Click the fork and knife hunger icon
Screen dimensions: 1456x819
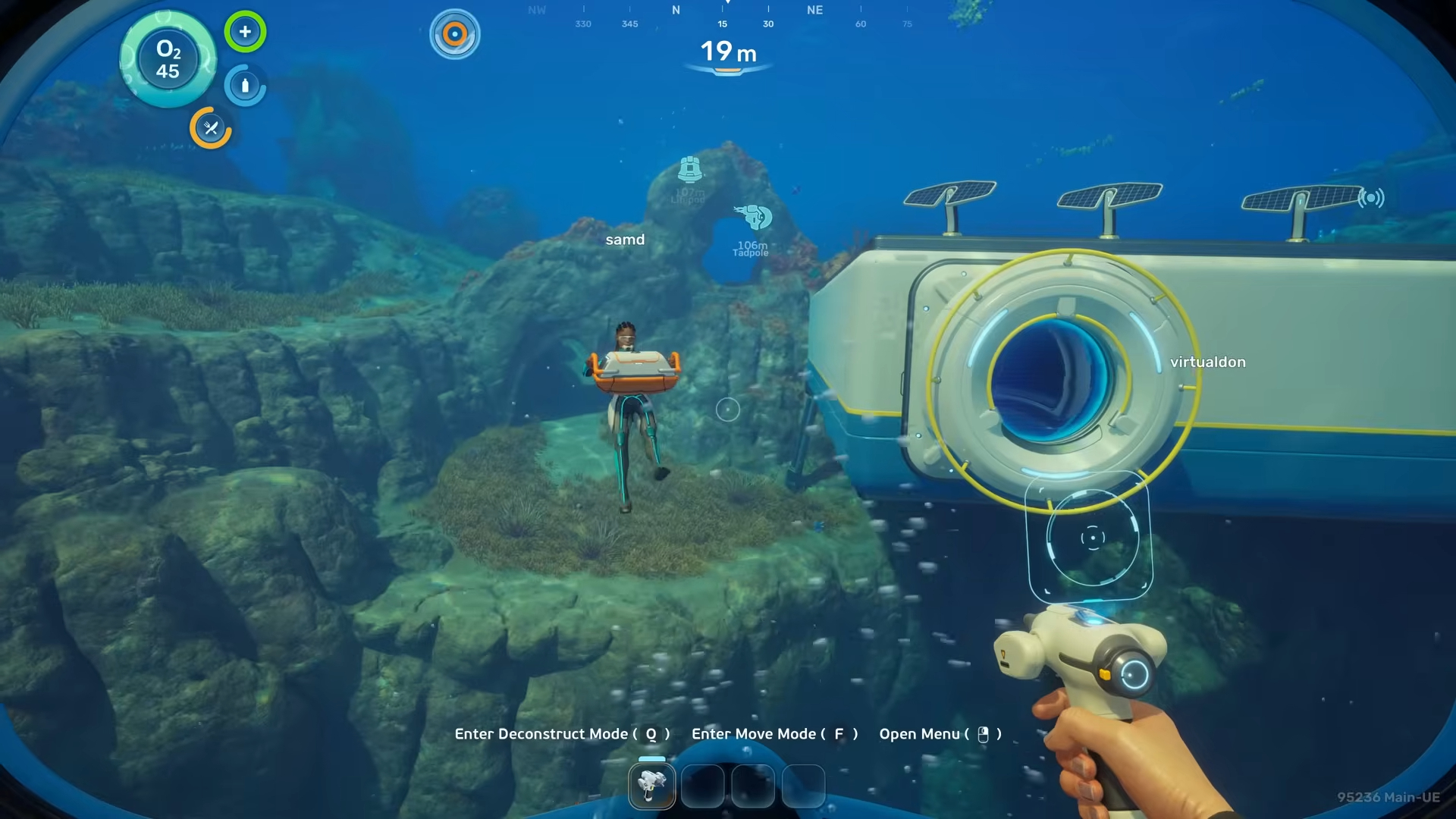(x=211, y=128)
